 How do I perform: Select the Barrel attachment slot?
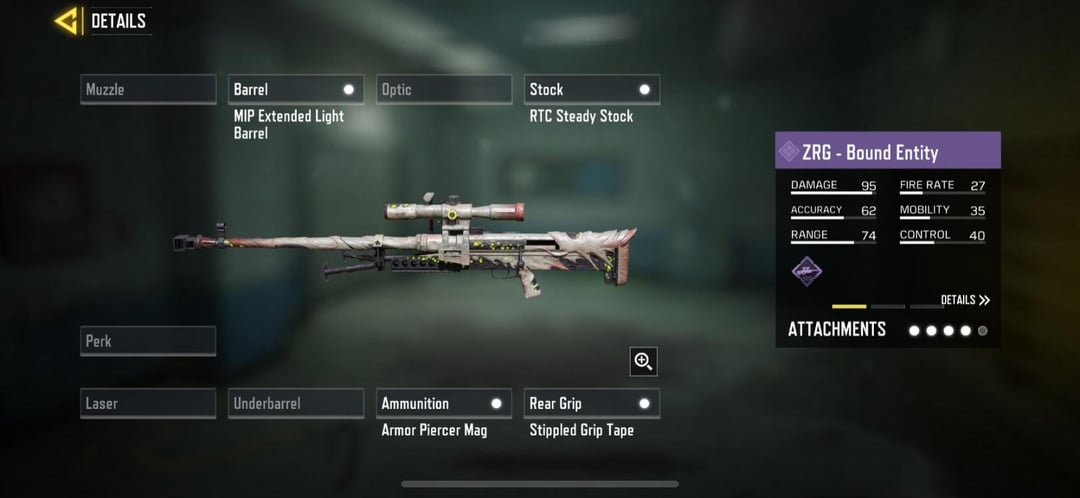click(x=296, y=89)
